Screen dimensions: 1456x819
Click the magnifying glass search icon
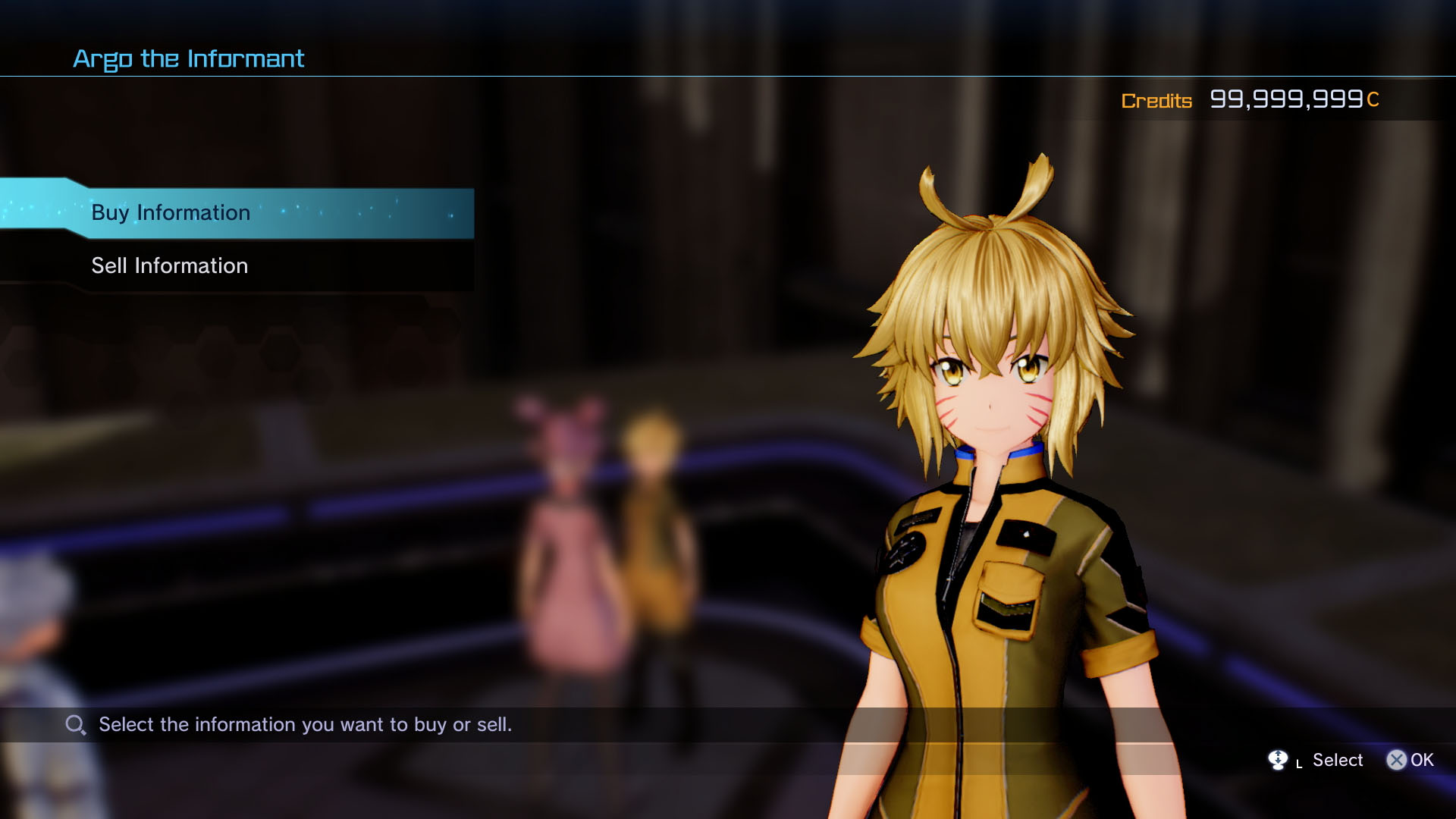coord(74,725)
